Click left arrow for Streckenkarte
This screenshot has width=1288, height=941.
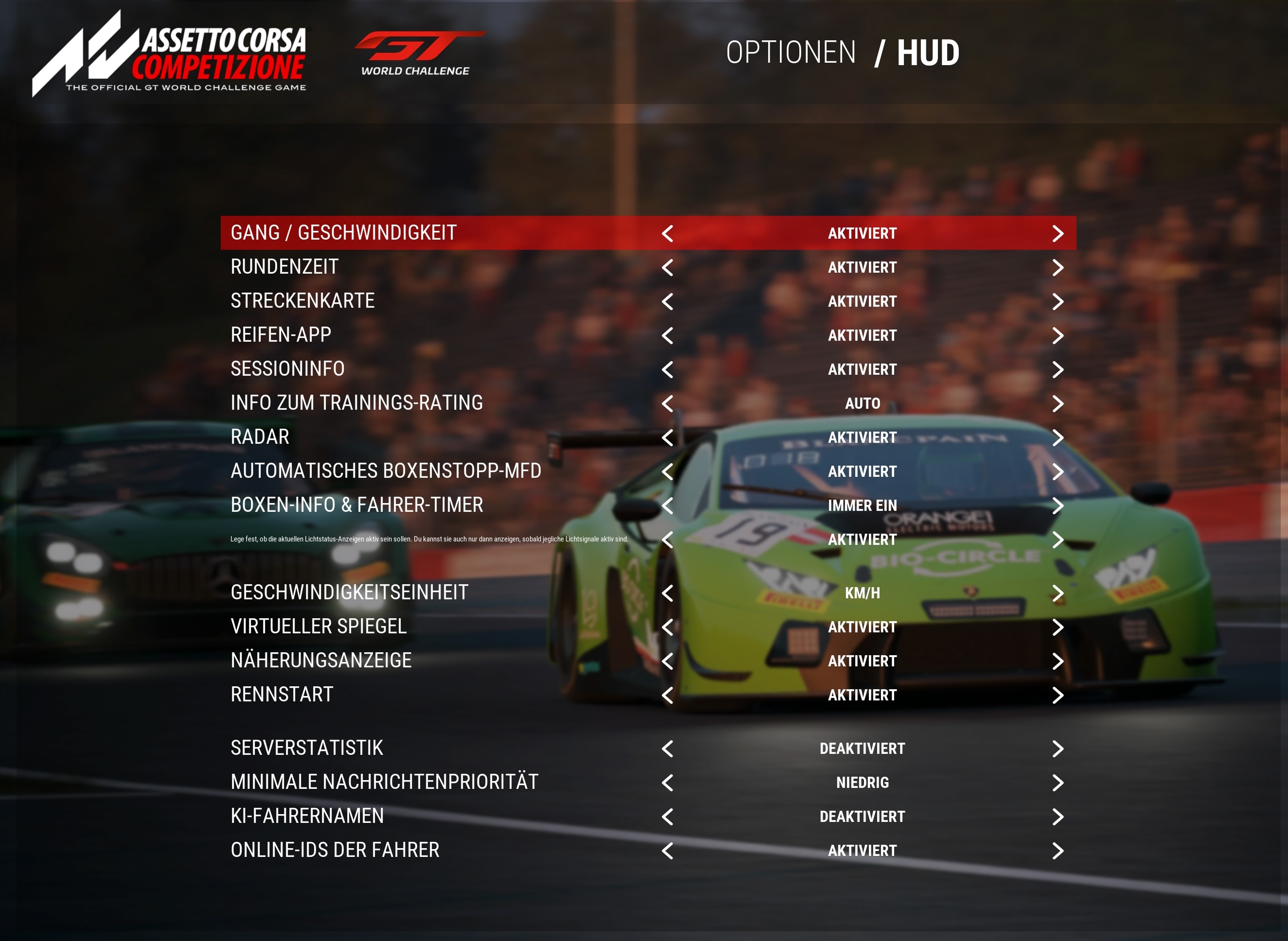[668, 302]
